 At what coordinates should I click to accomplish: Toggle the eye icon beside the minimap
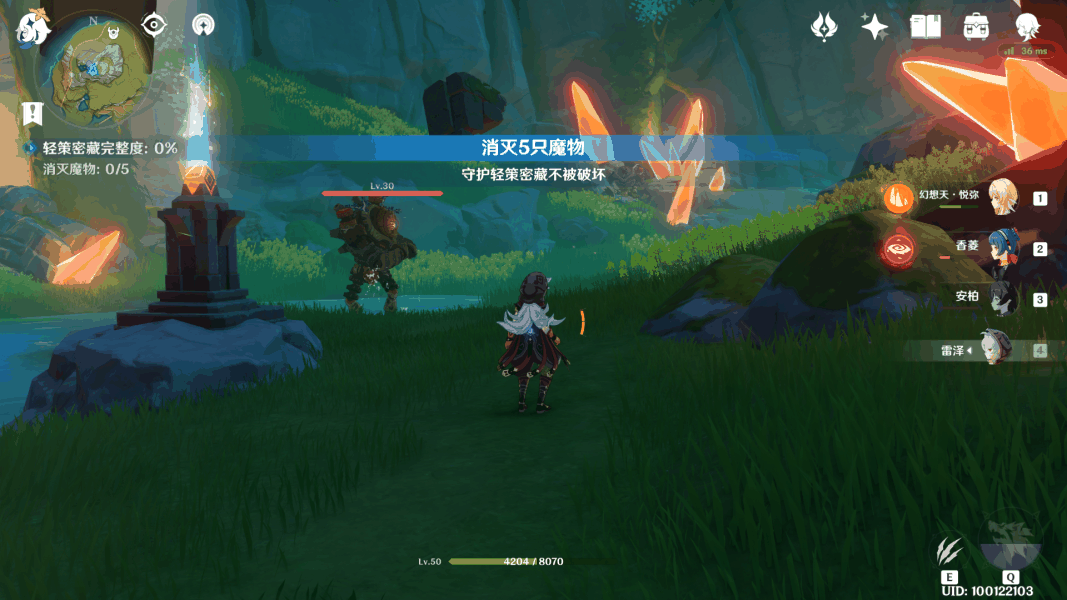click(153, 25)
